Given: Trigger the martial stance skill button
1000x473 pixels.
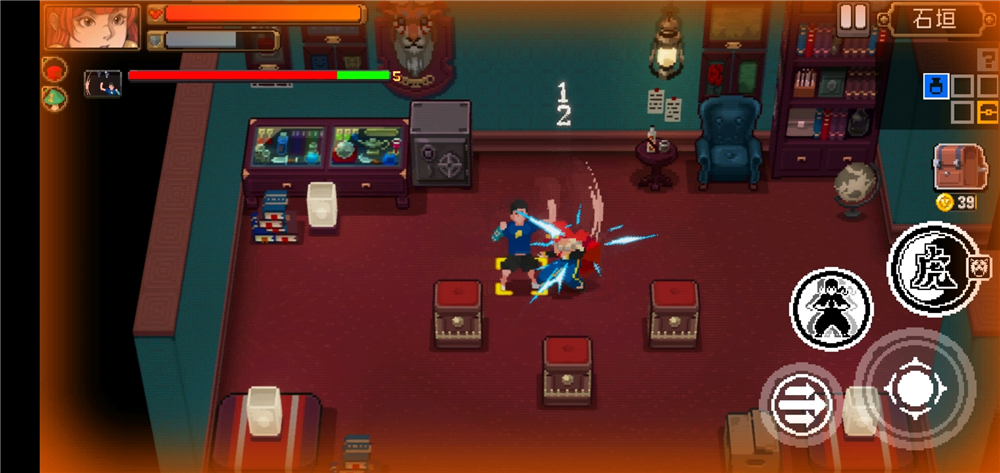Looking at the screenshot, I should (831, 309).
